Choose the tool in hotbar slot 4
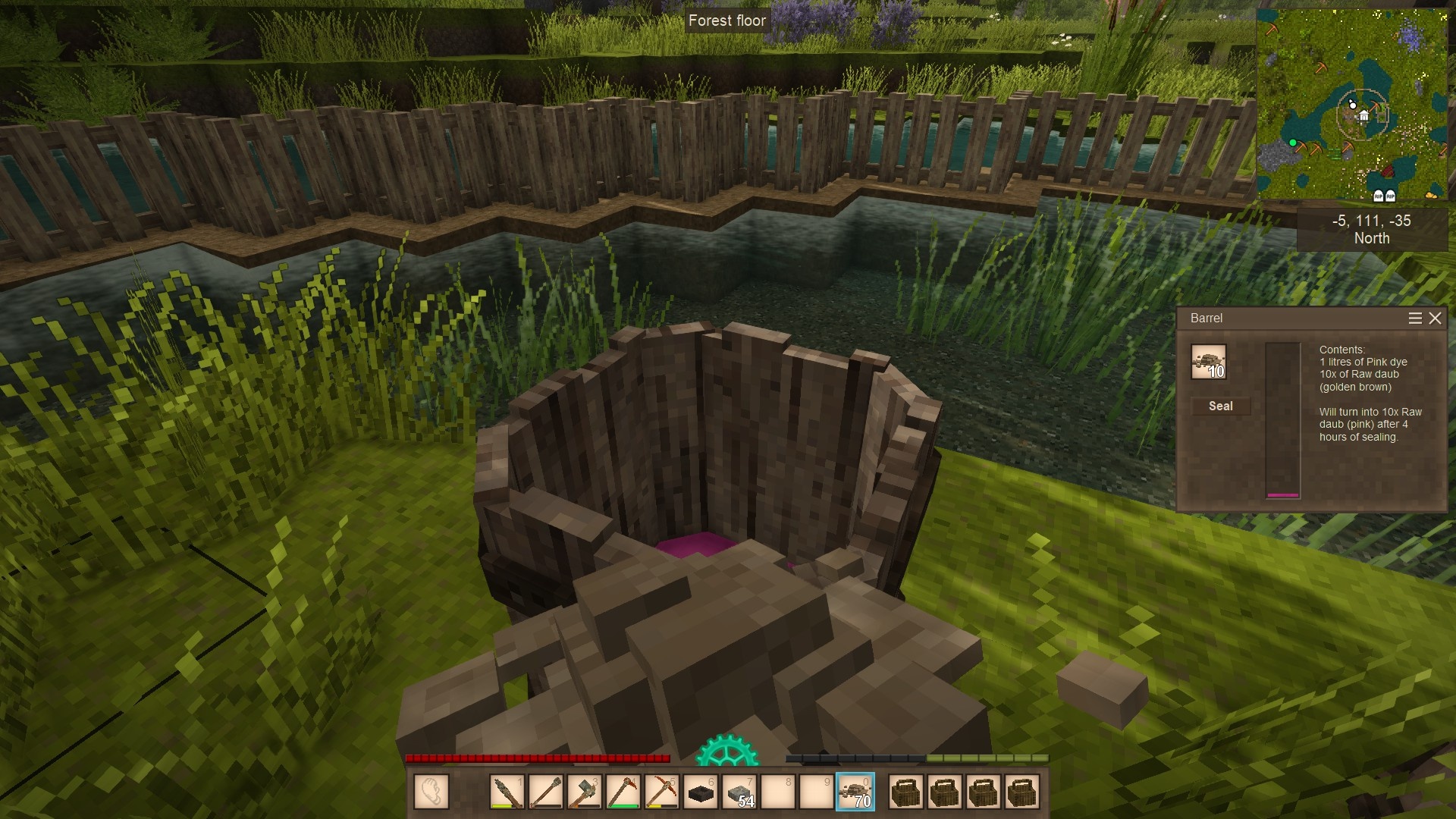The image size is (1456, 819). coord(623,792)
